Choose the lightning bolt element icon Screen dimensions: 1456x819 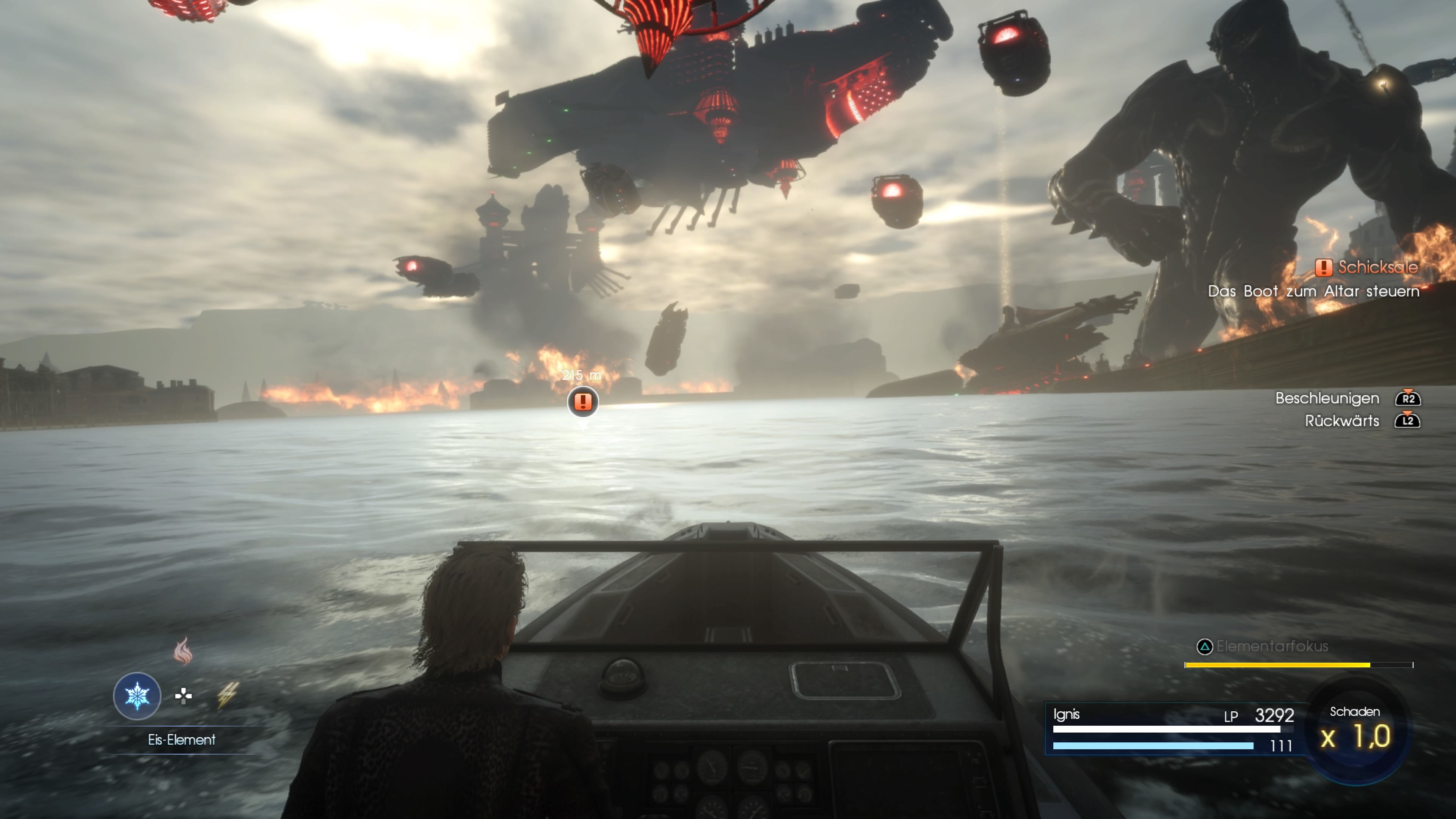[x=228, y=695]
